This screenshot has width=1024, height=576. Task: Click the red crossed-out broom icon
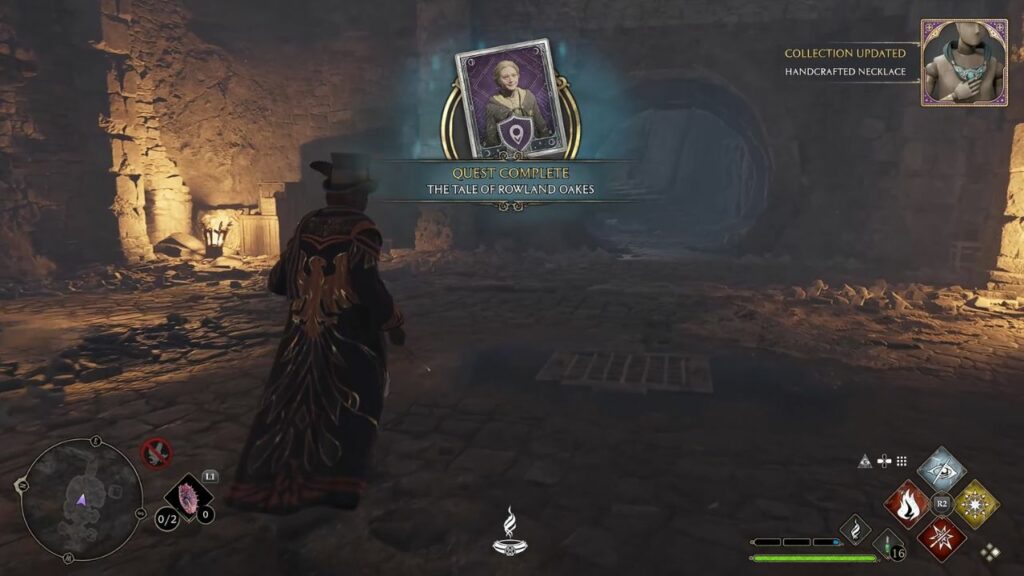click(x=156, y=453)
